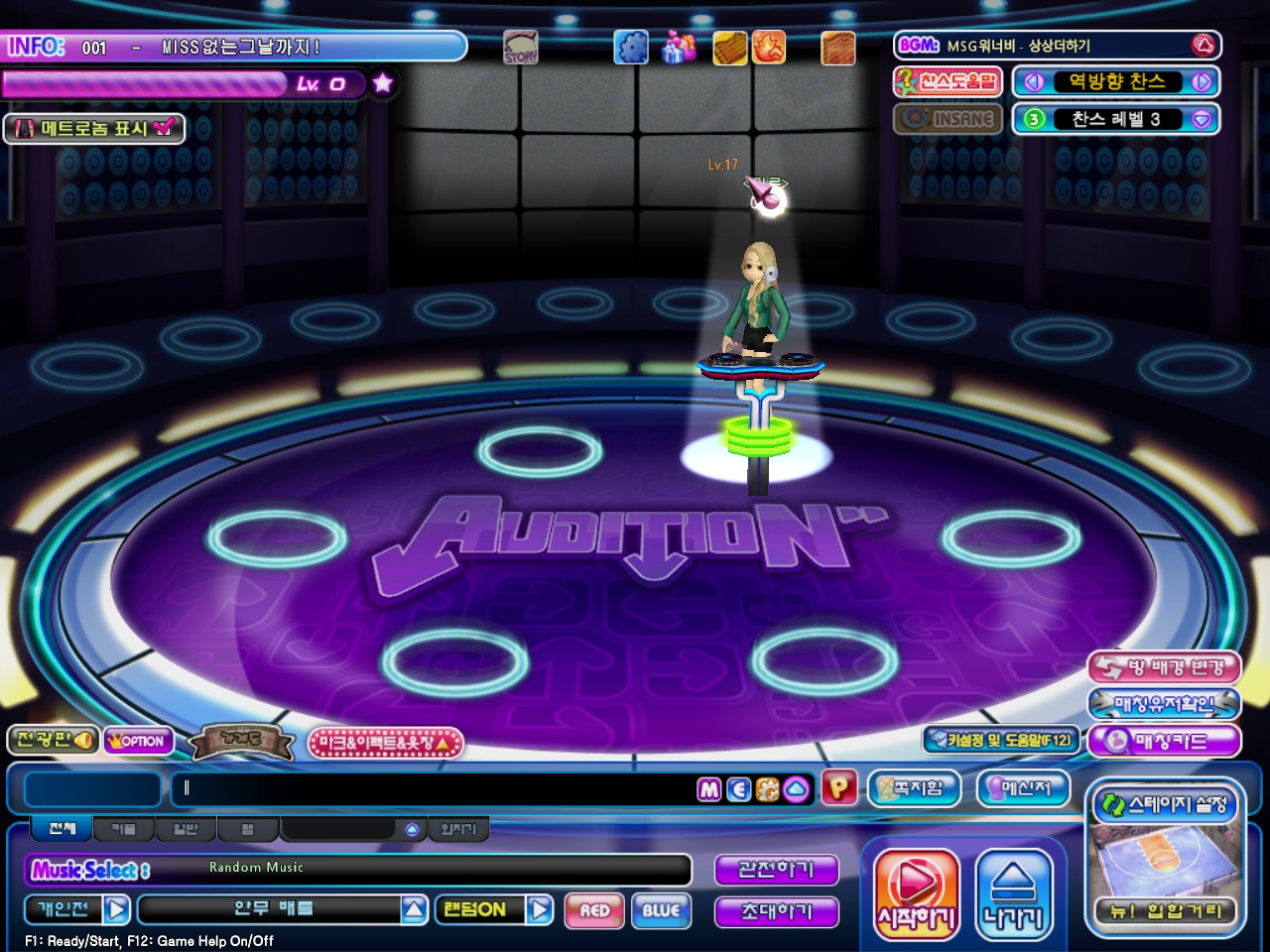Toggle the 메트로놈 표시 metronome display
This screenshot has width=1270, height=952.
pos(94,128)
